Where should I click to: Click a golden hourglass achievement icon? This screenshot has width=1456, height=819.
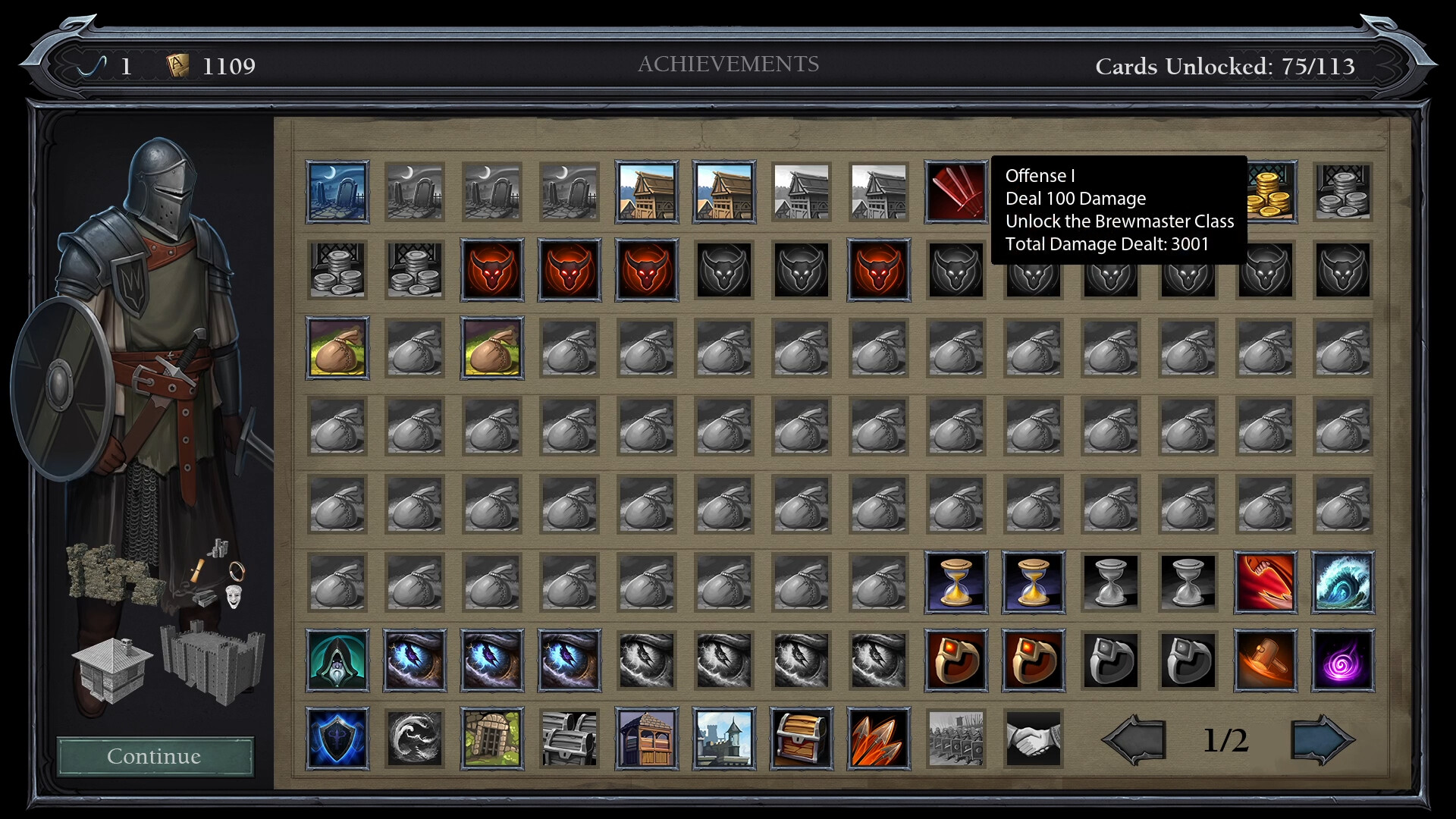point(956,582)
